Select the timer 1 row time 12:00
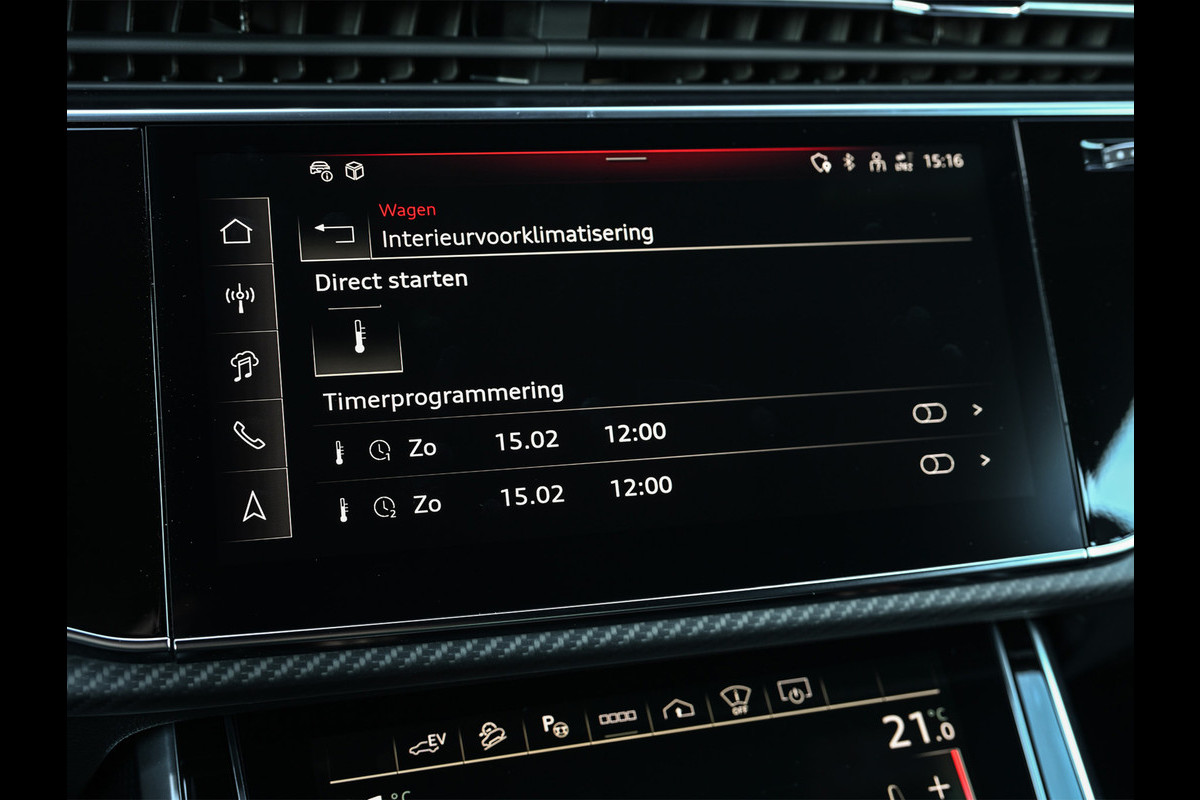1200x800 pixels. click(635, 434)
